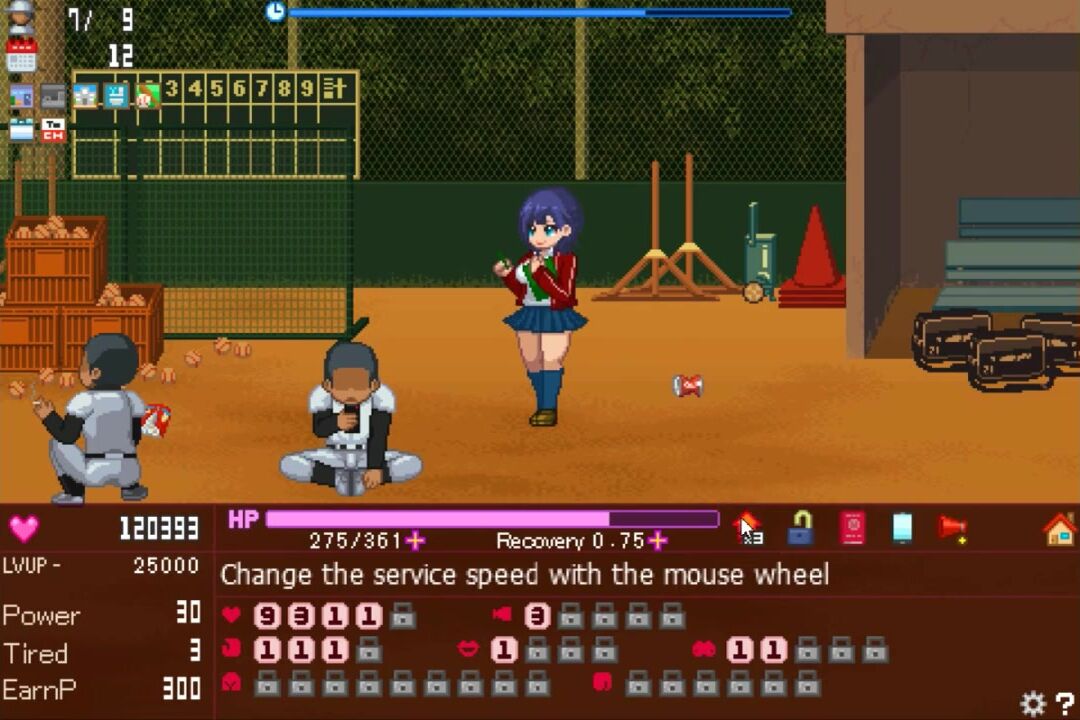Select the toilet location icon
Image resolution: width=1080 pixels, height=720 pixels.
point(116,96)
